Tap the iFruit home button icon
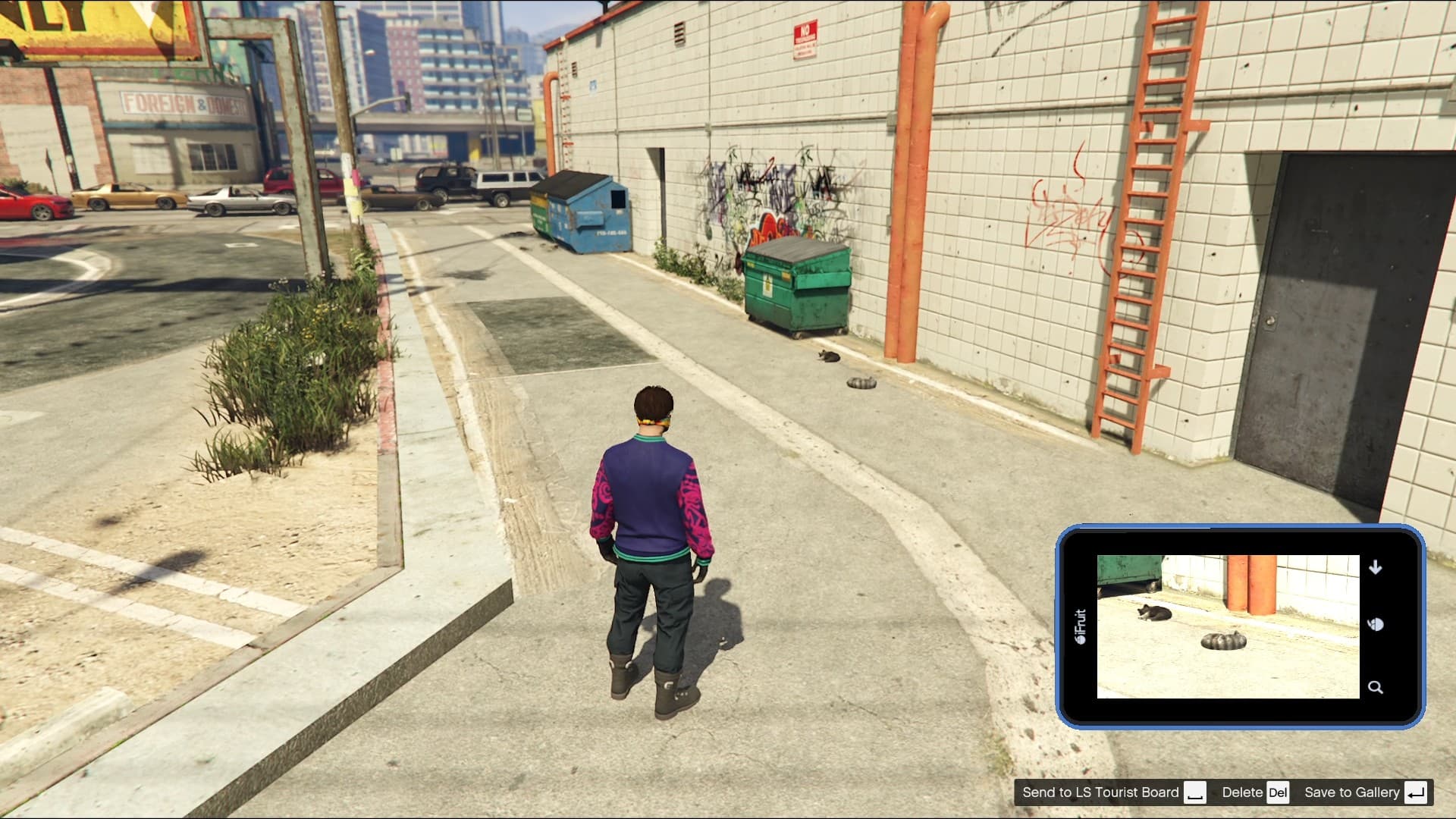 tap(1376, 625)
